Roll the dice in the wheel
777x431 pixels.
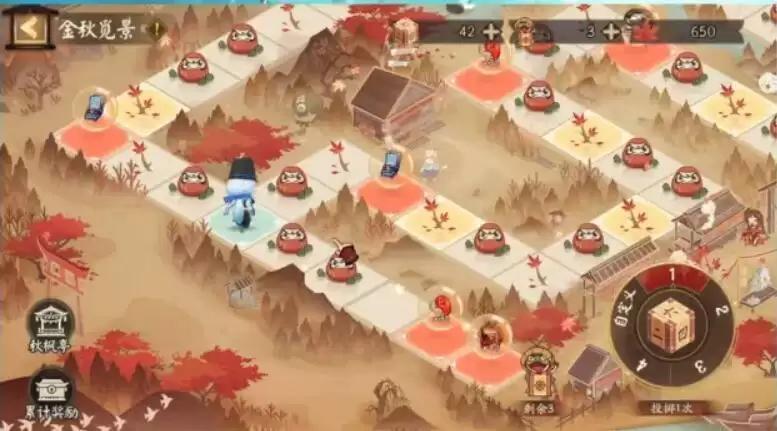pyautogui.click(x=673, y=326)
